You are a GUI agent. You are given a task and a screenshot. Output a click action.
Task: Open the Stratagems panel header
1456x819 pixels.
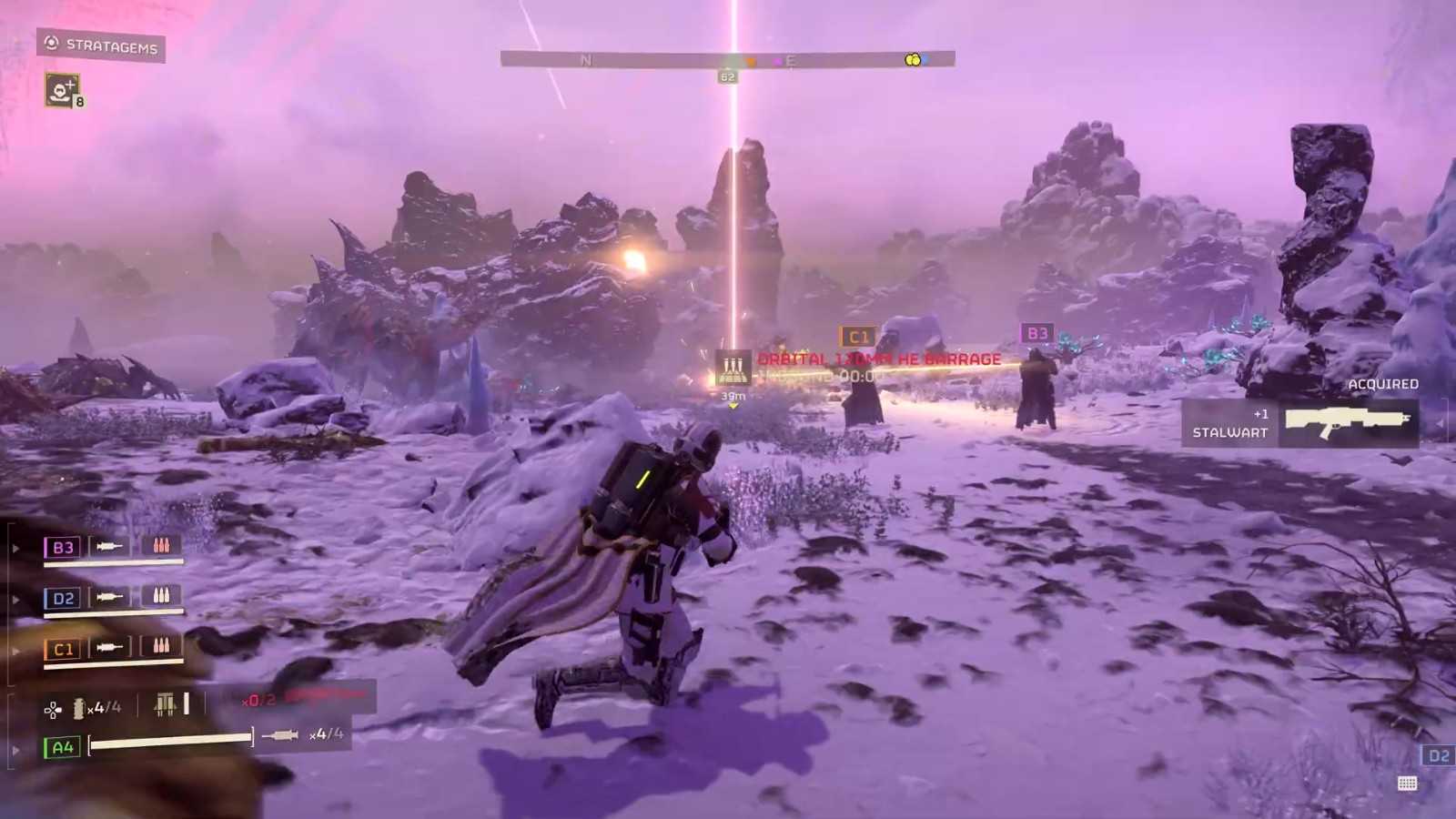(x=101, y=45)
